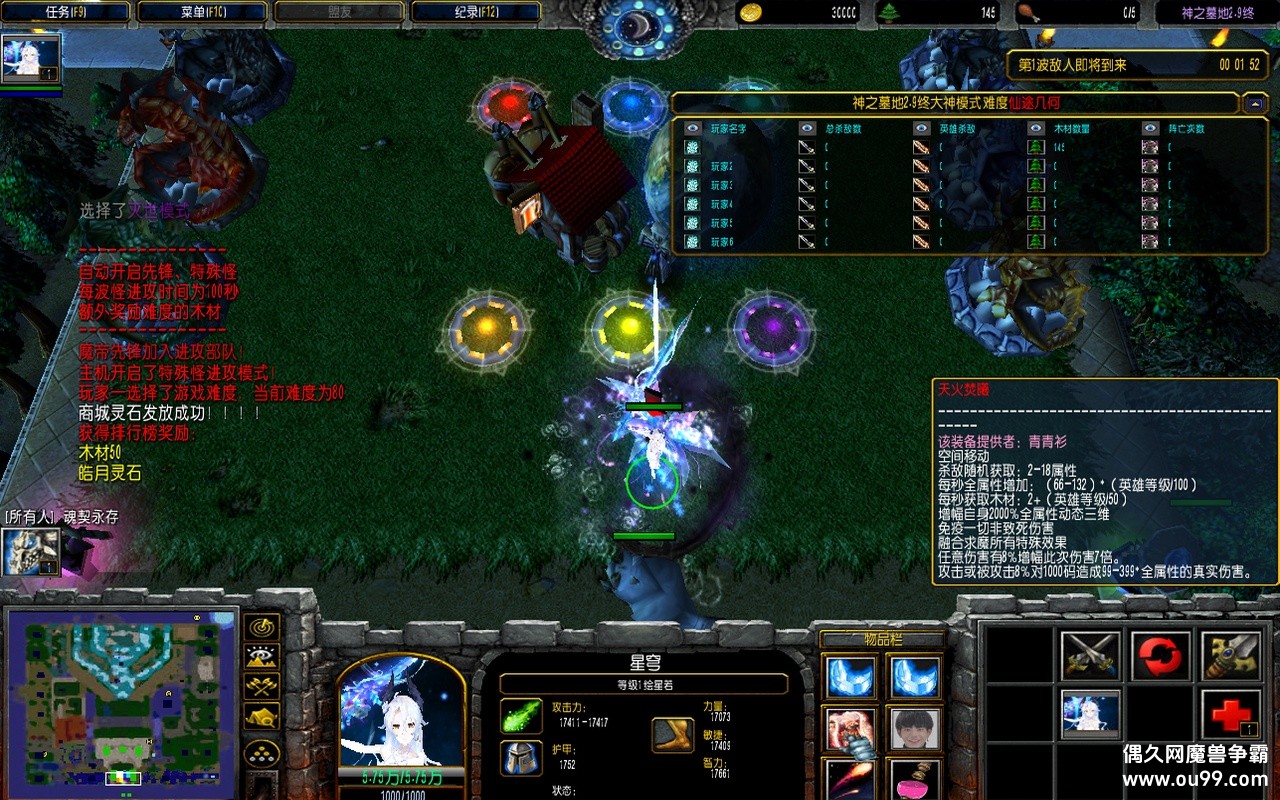Open the 纪录(F12) log window

pyautogui.click(x=470, y=11)
